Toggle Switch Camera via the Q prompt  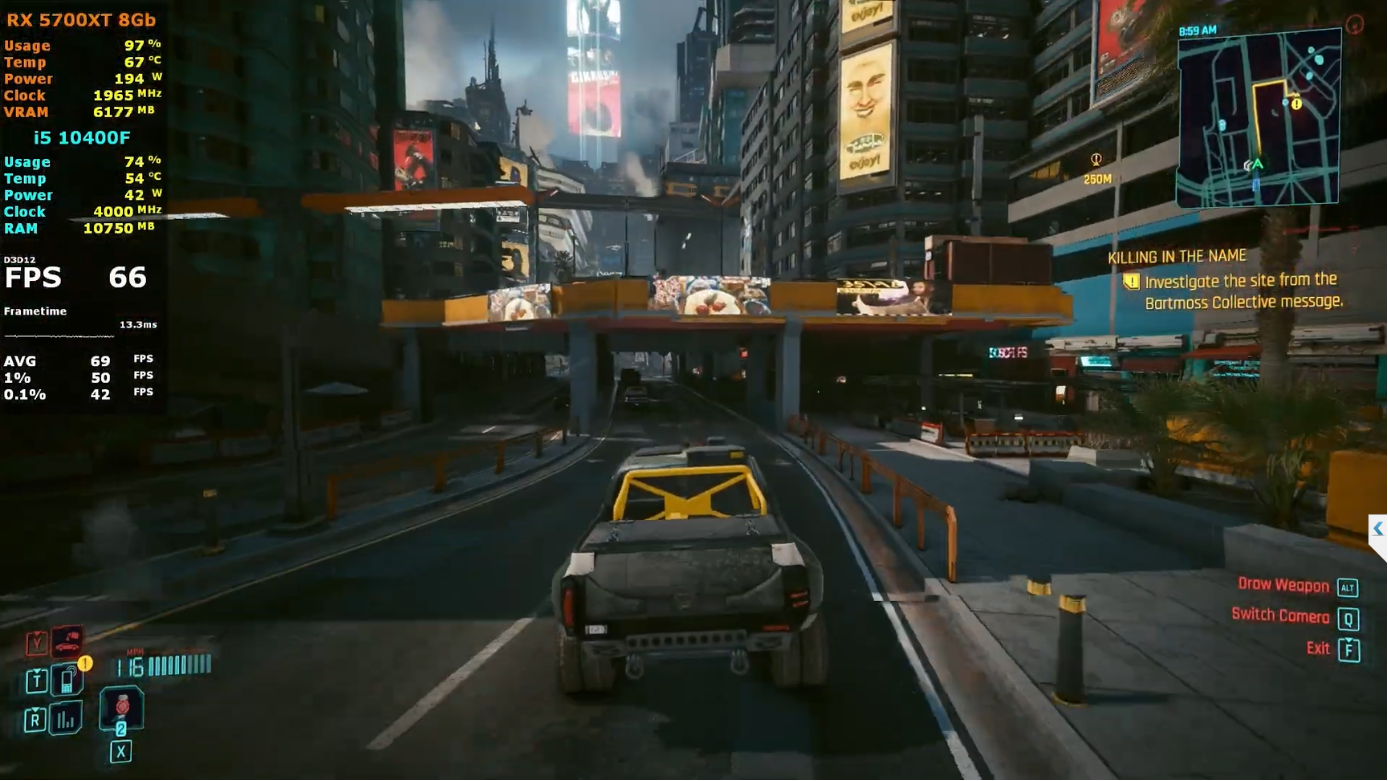pos(1349,619)
